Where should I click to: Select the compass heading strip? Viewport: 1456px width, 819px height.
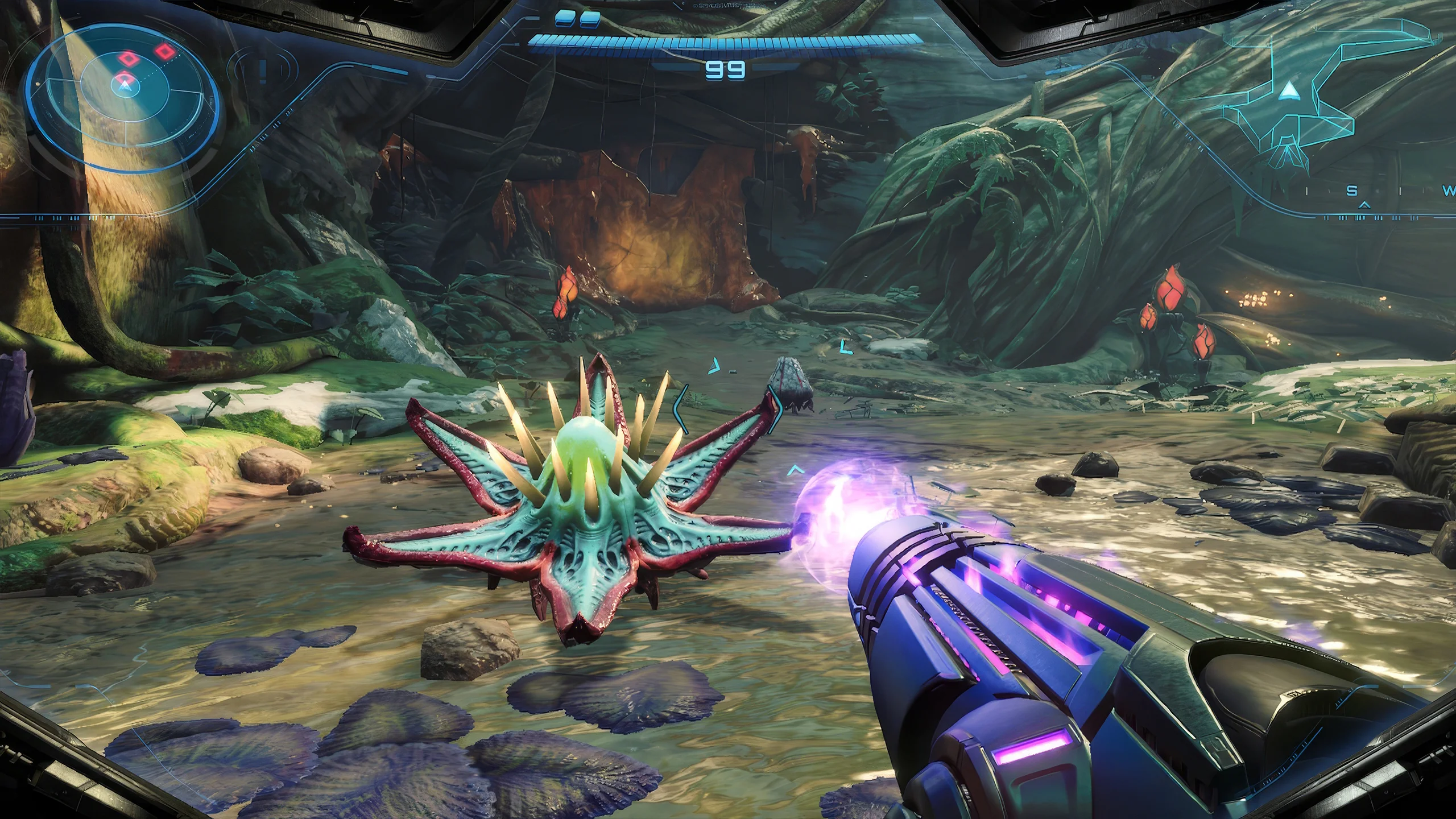(x=1388, y=192)
